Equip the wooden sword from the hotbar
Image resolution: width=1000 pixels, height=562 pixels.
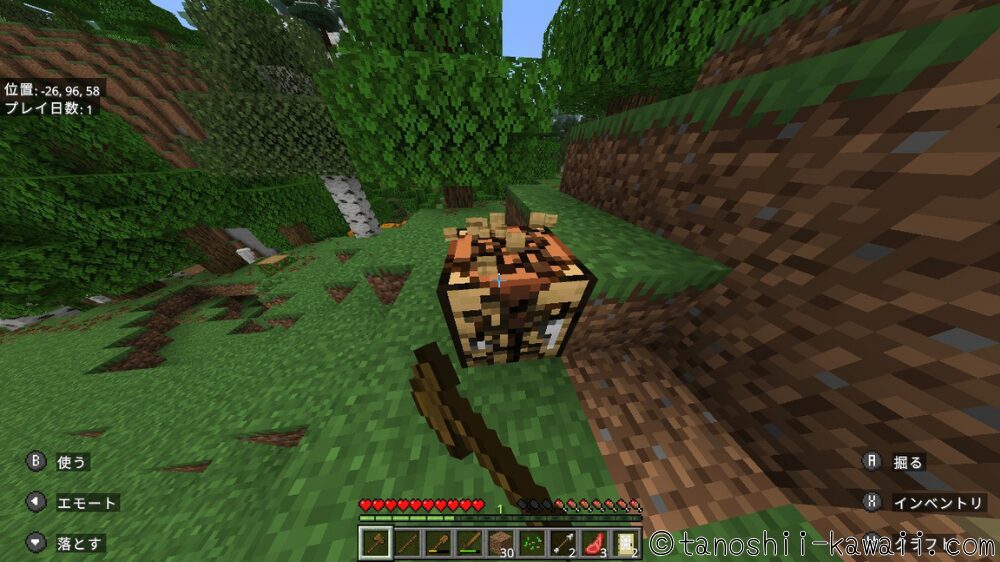pyautogui.click(x=469, y=543)
